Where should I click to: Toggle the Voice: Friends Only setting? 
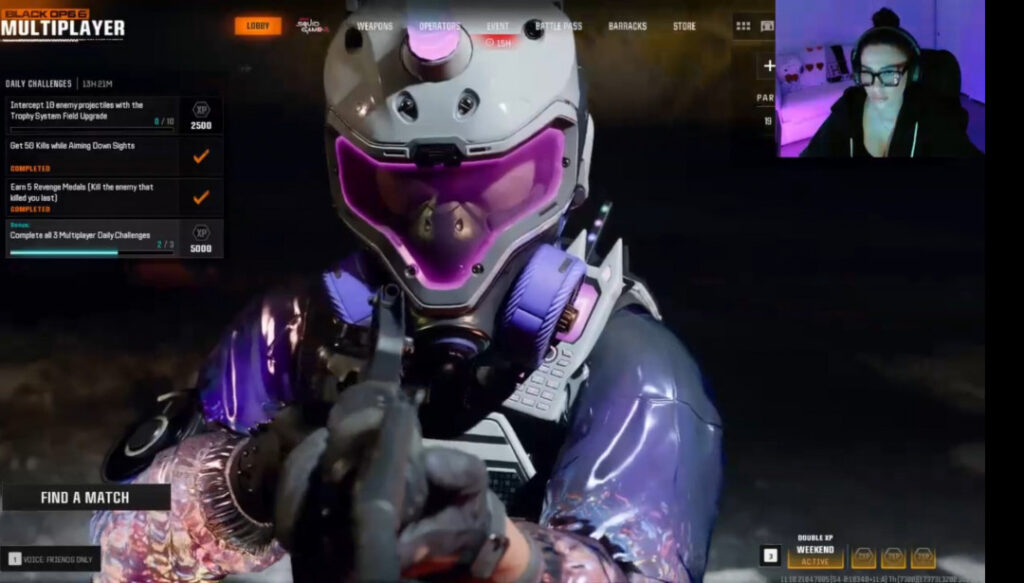tap(52, 559)
